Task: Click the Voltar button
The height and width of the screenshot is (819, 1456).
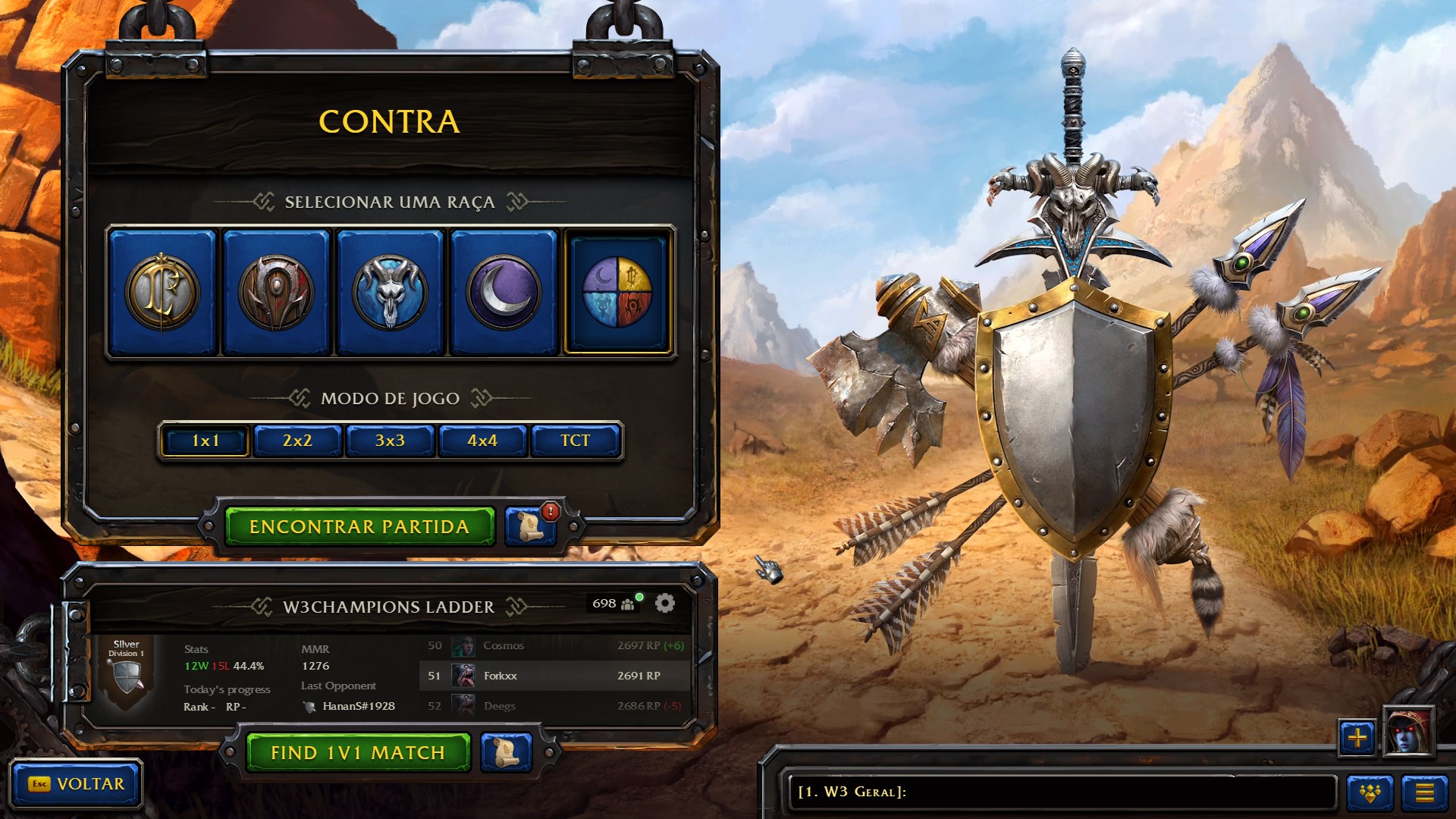Action: (76, 785)
